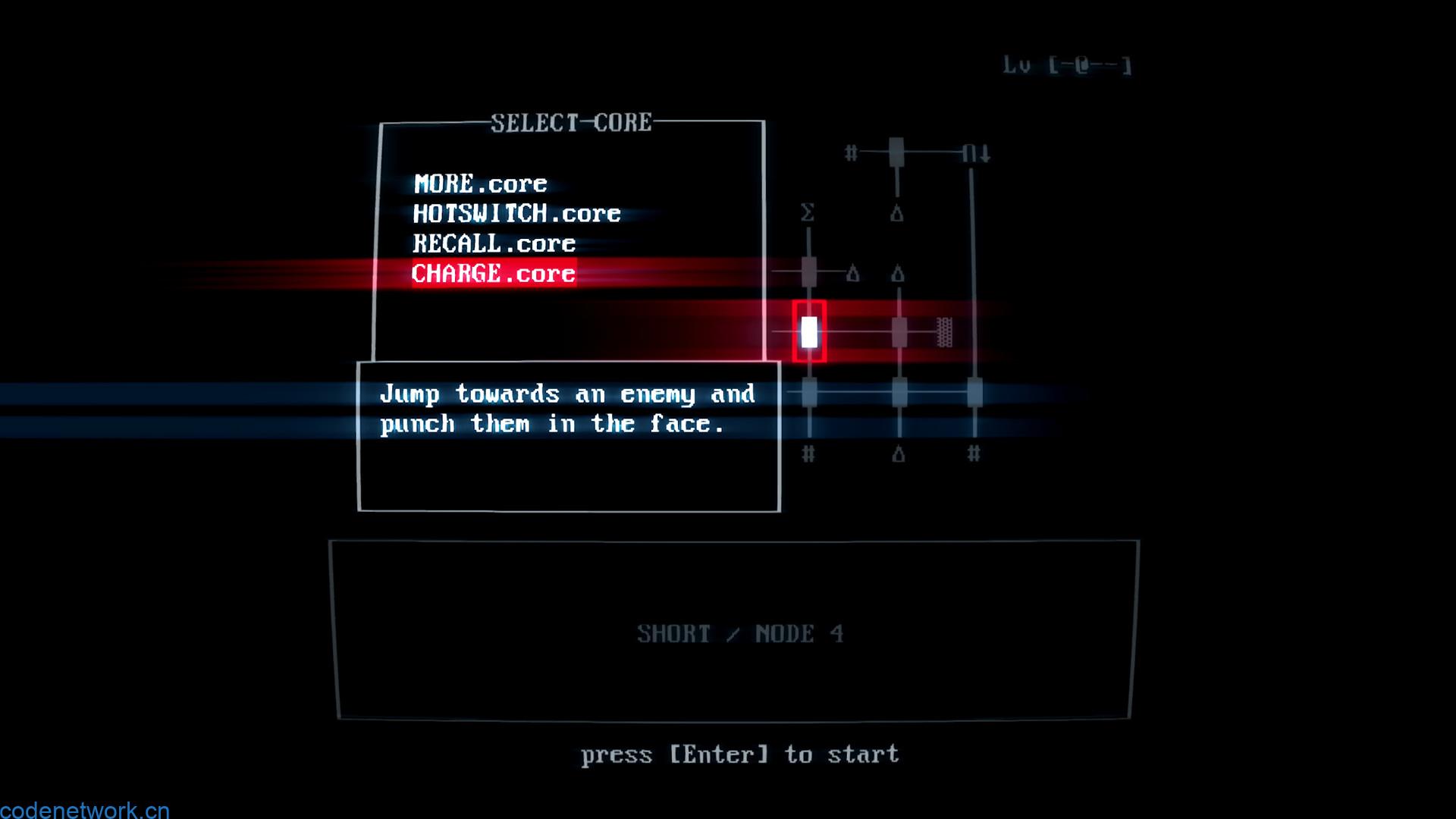Click the # hash node at the bottom right
The width and height of the screenshot is (1456, 819).
point(973,455)
